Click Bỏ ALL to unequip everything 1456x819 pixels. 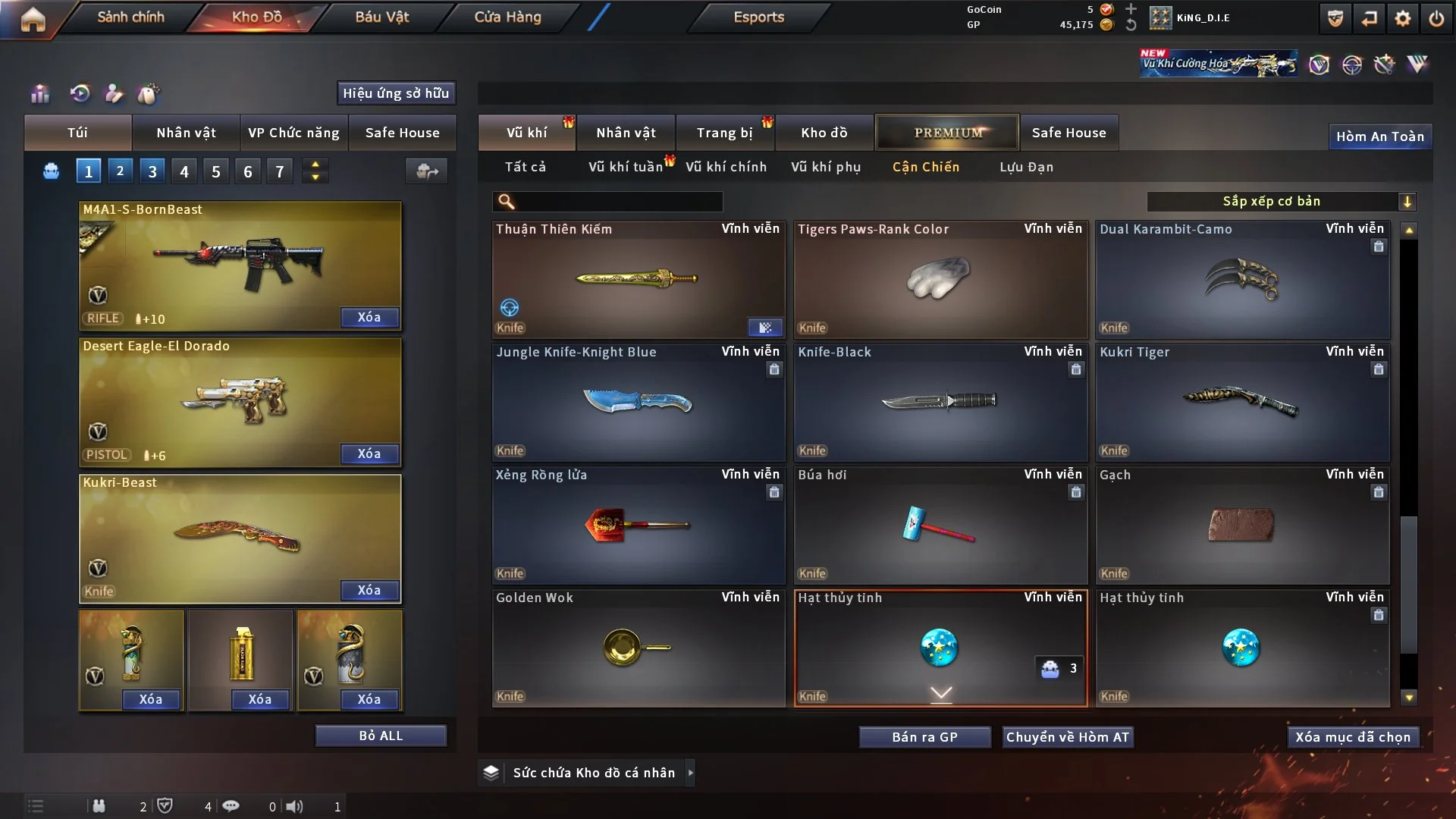tap(381, 736)
